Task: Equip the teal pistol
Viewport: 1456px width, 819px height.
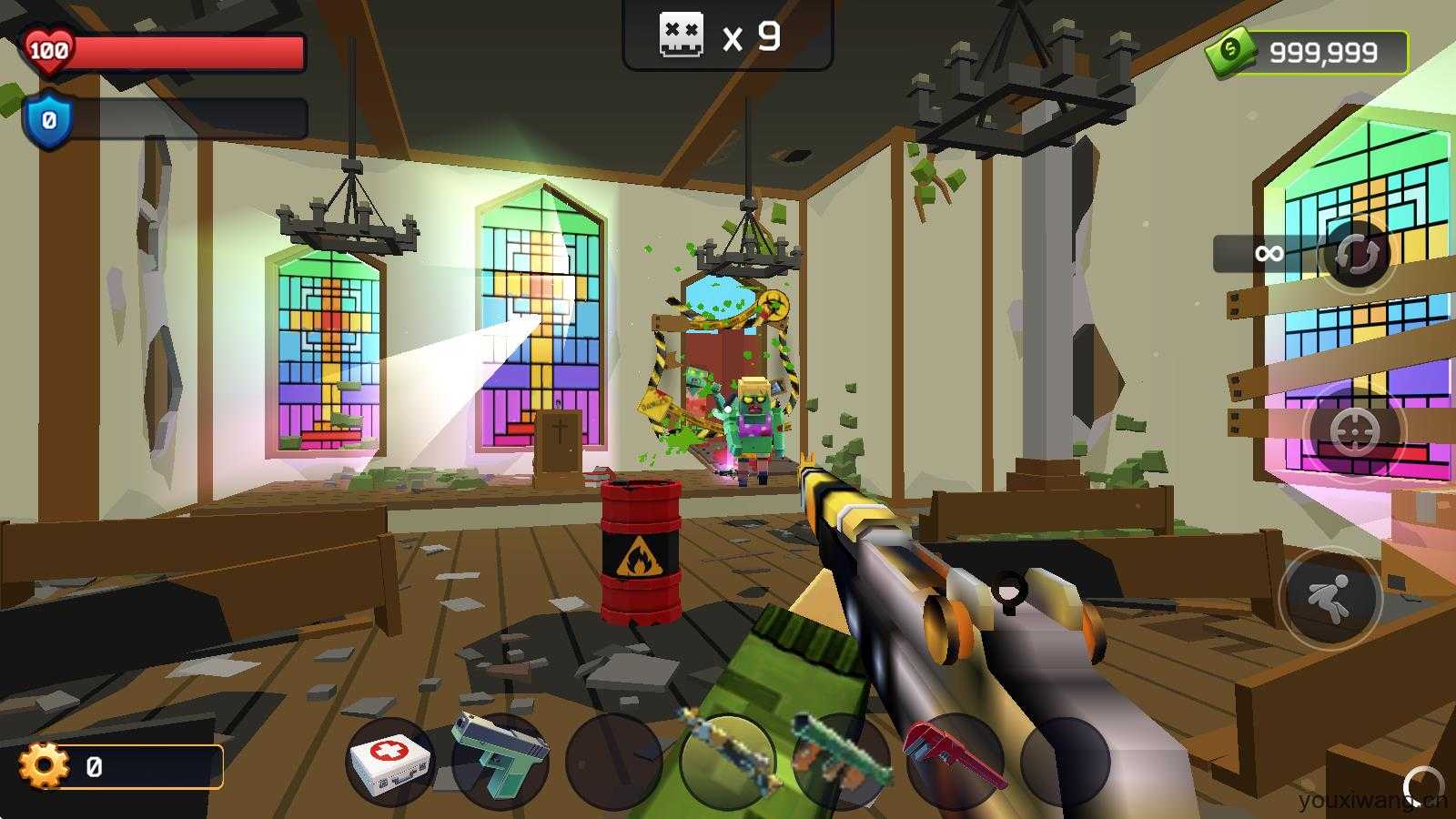Action: click(x=500, y=763)
